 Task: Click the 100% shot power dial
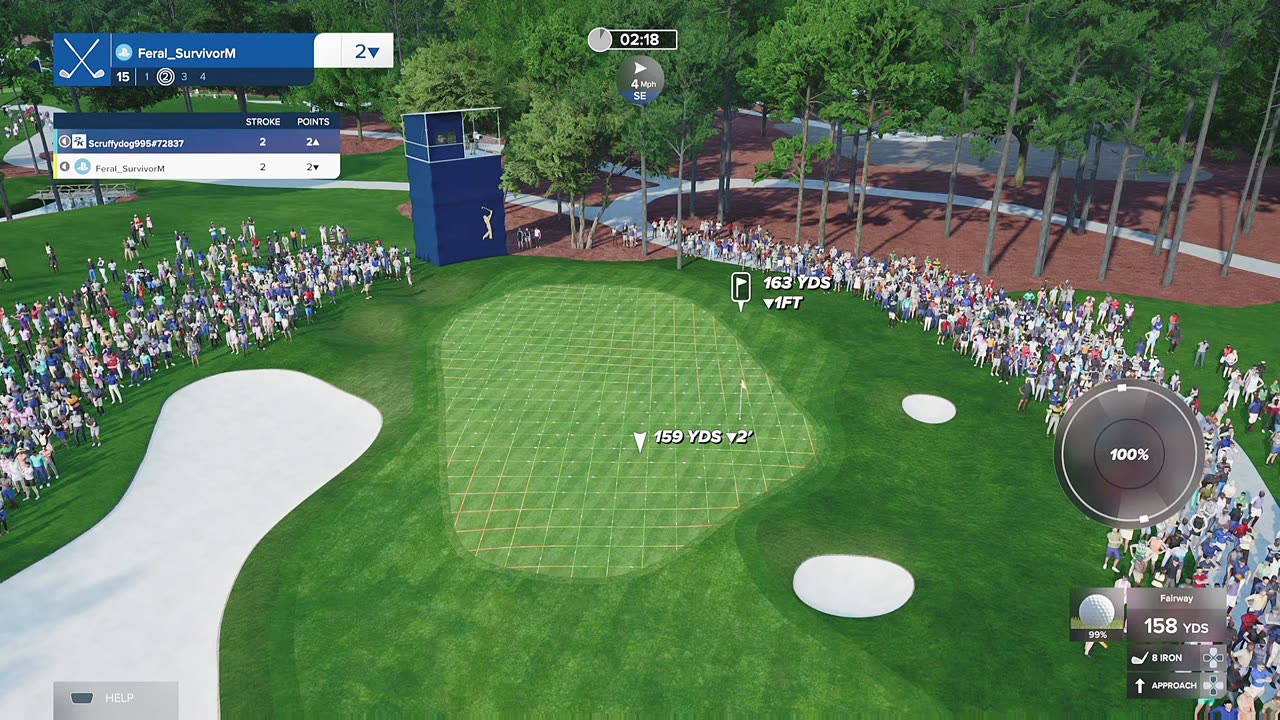pos(1129,455)
